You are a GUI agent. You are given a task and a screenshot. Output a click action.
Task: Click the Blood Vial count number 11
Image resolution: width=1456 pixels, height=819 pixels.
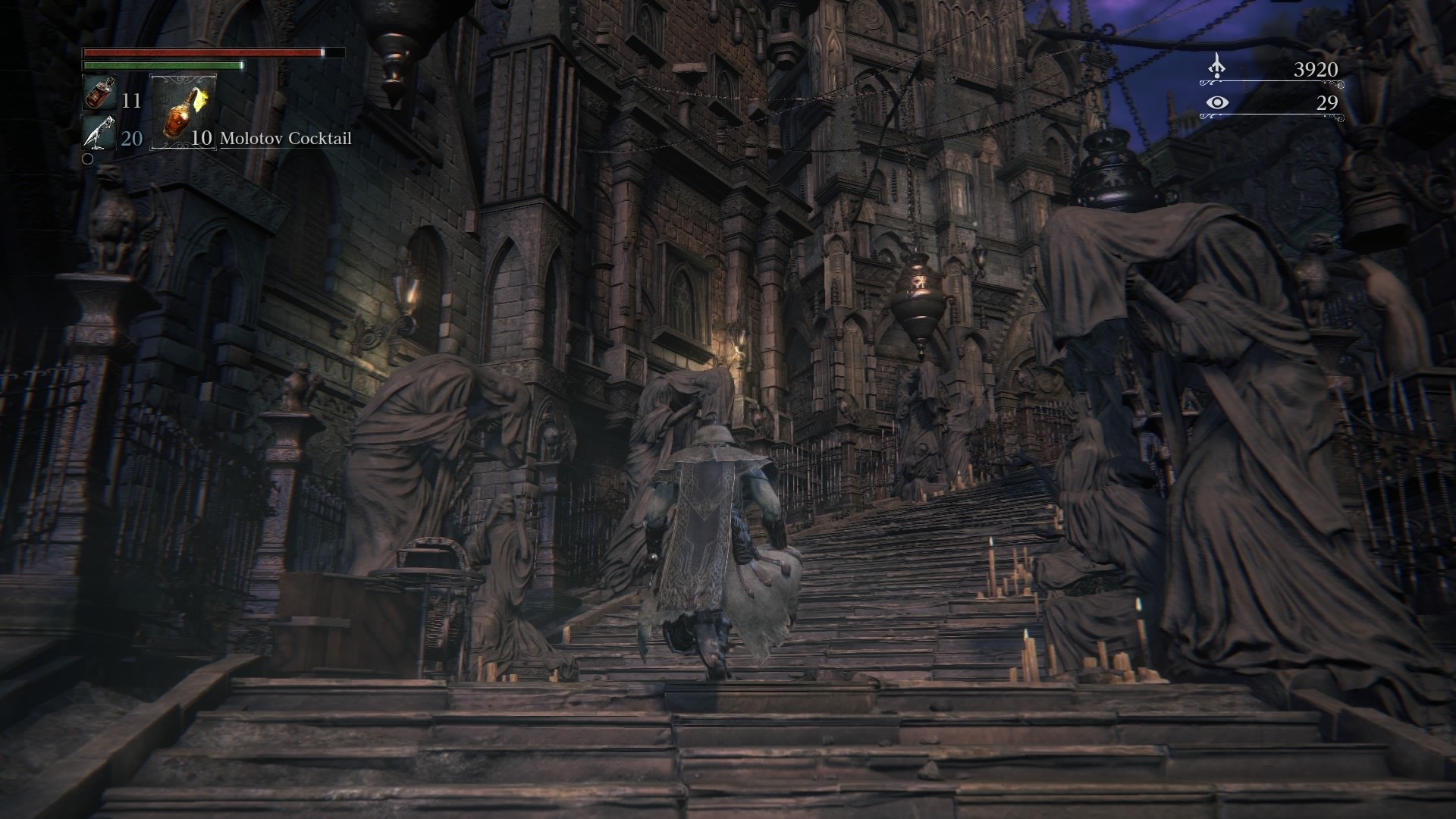(130, 99)
